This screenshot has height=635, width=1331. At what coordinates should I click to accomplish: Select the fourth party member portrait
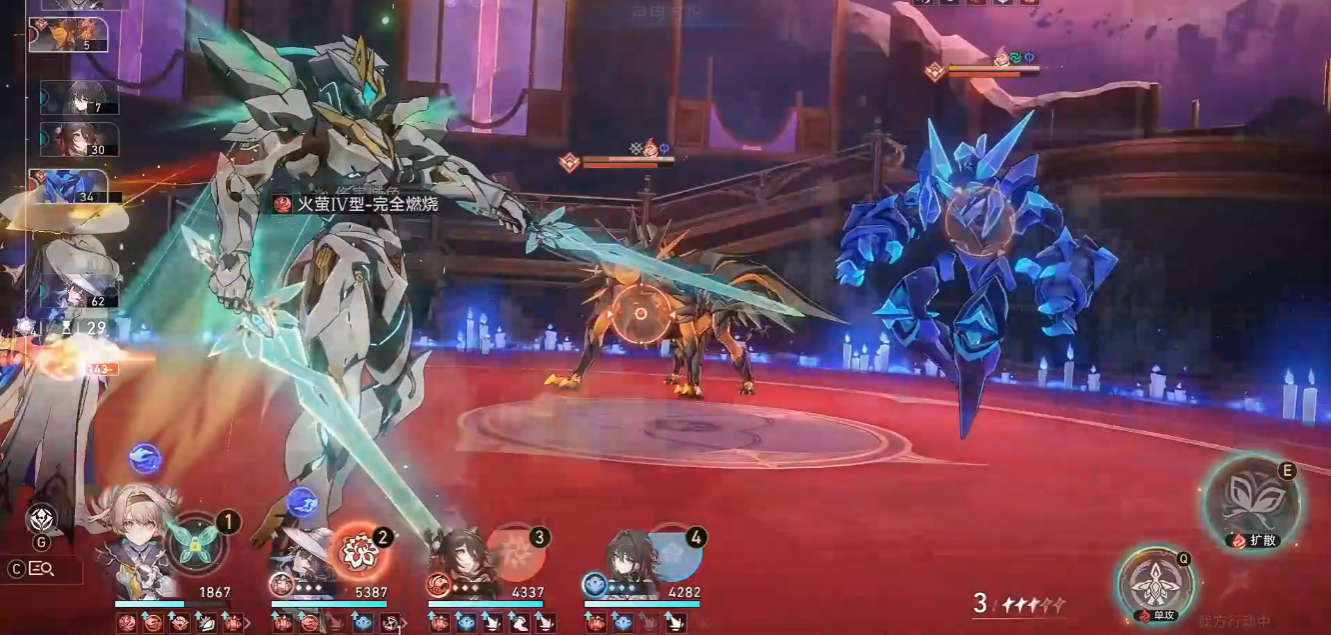[624, 560]
